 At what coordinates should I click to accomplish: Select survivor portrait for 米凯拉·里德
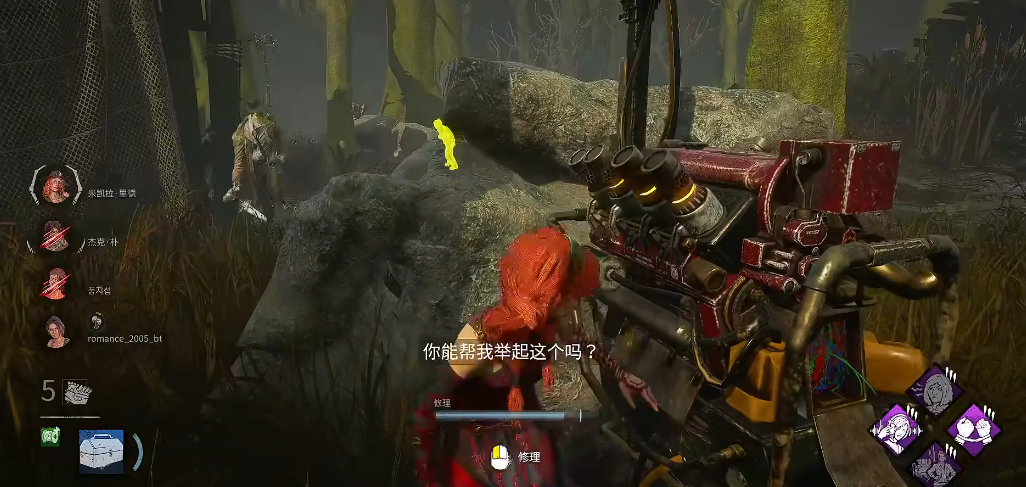(x=56, y=186)
